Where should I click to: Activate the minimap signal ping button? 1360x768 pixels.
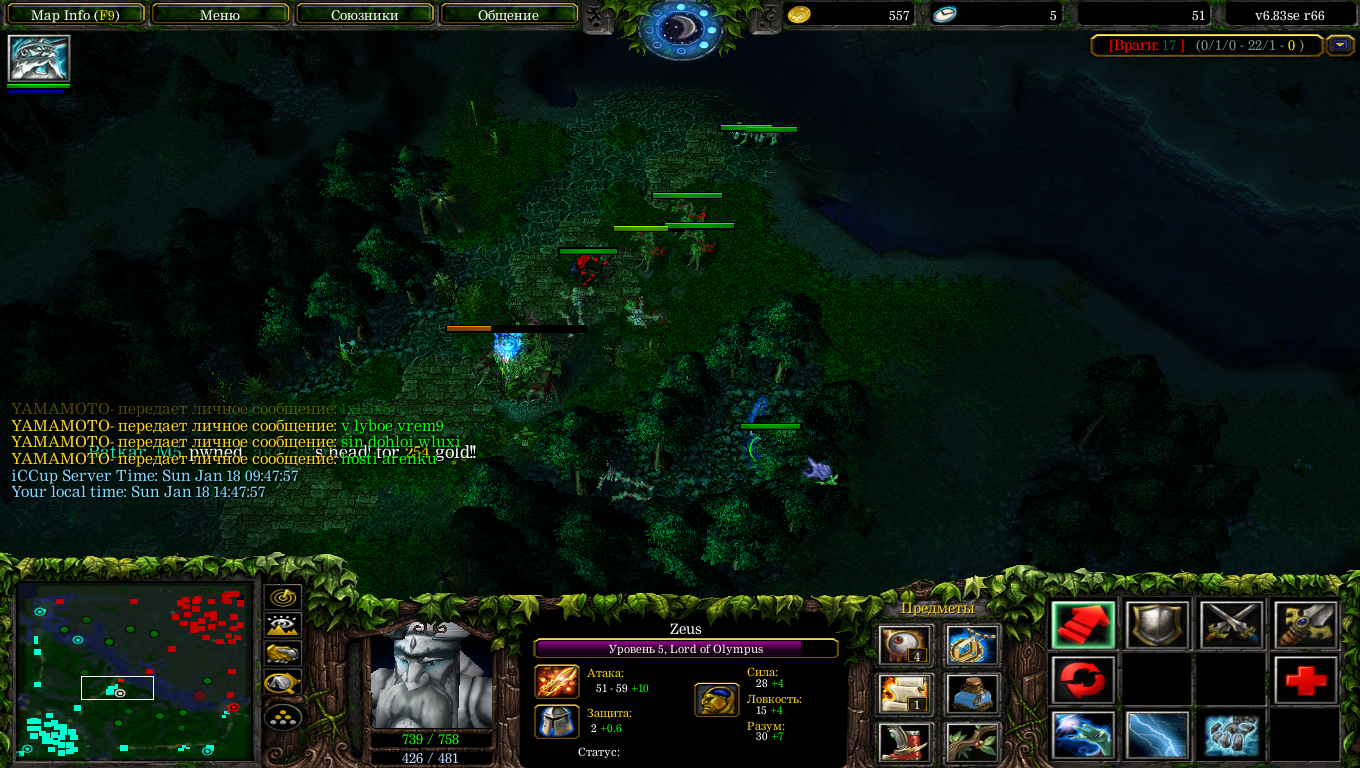click(284, 597)
